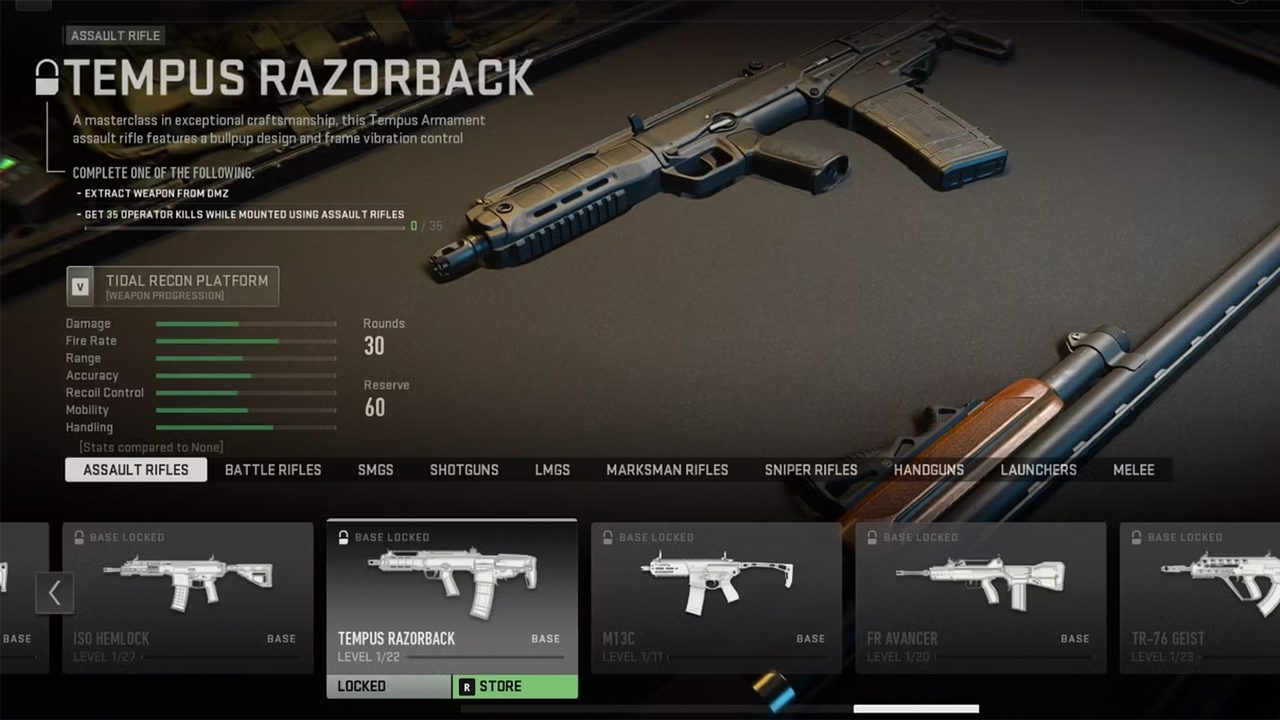Open the Battle Rifles category
1280x720 pixels.
pos(273,470)
